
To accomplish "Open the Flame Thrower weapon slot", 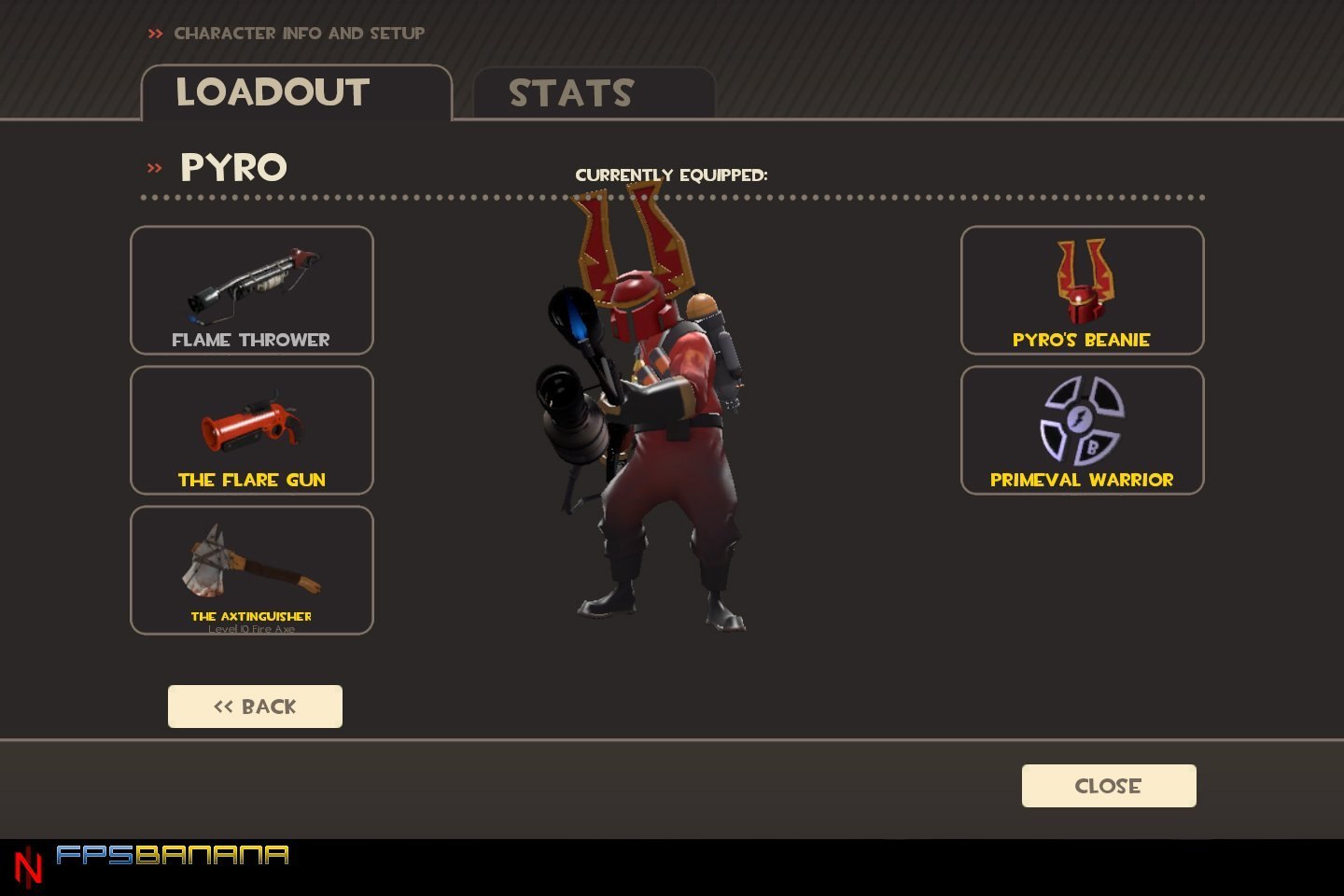I will 252,290.
